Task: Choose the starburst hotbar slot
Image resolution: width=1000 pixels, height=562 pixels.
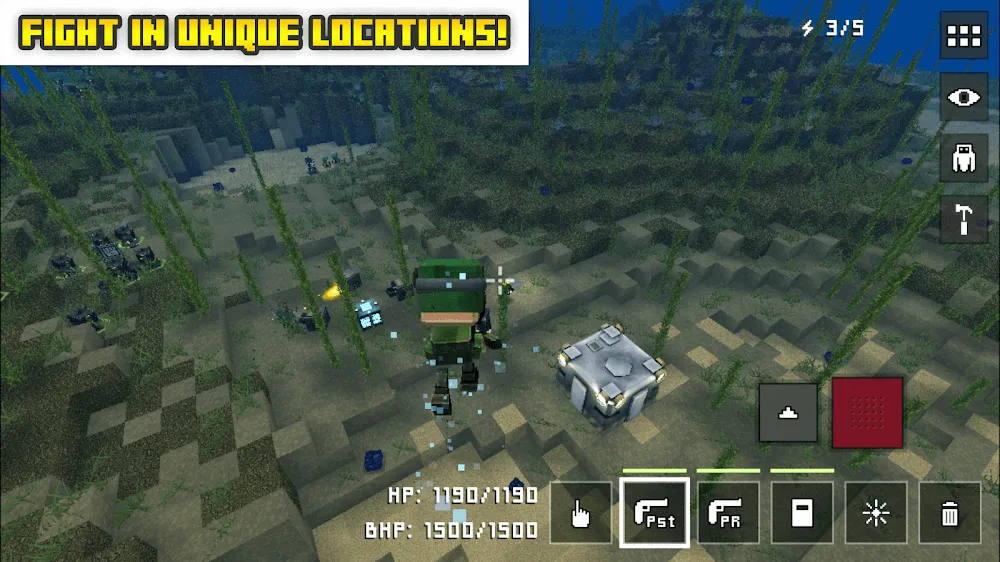Action: click(x=876, y=513)
